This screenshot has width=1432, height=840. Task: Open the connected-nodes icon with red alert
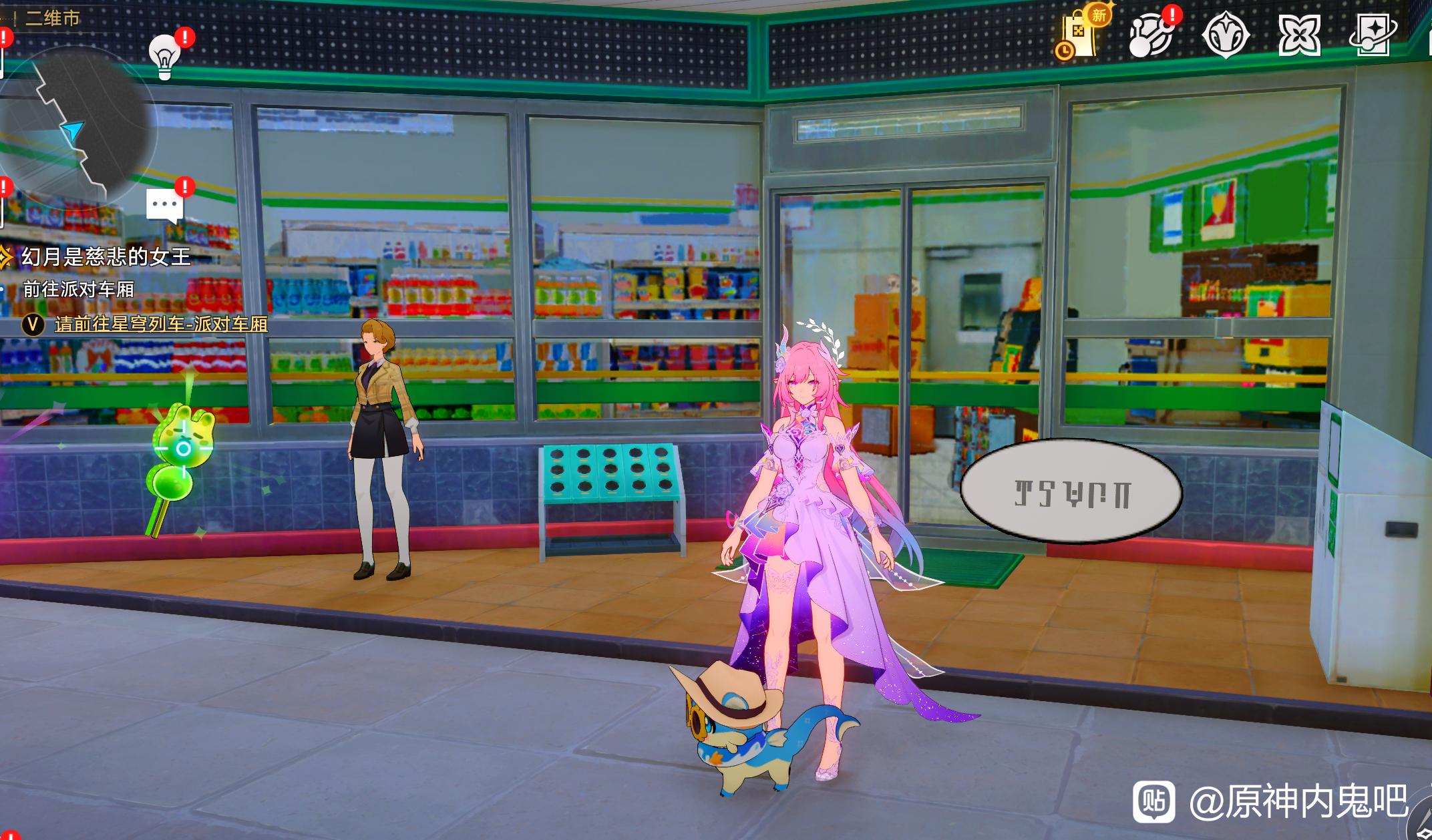tap(1151, 35)
